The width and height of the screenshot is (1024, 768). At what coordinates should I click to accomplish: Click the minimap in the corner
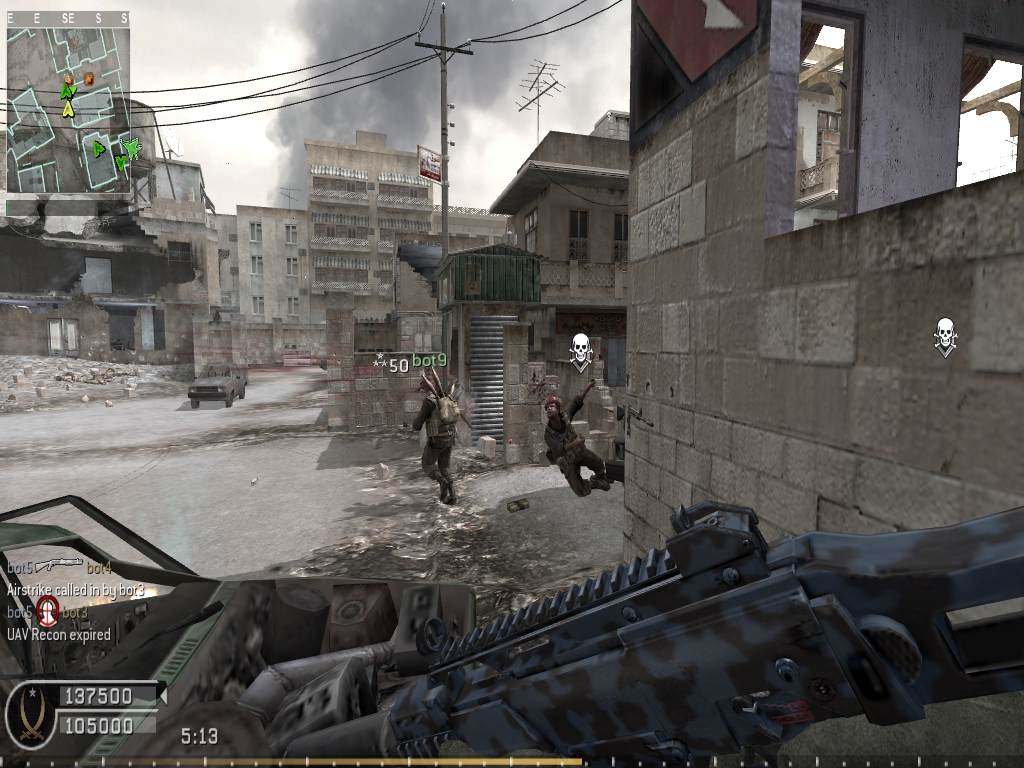(68, 110)
